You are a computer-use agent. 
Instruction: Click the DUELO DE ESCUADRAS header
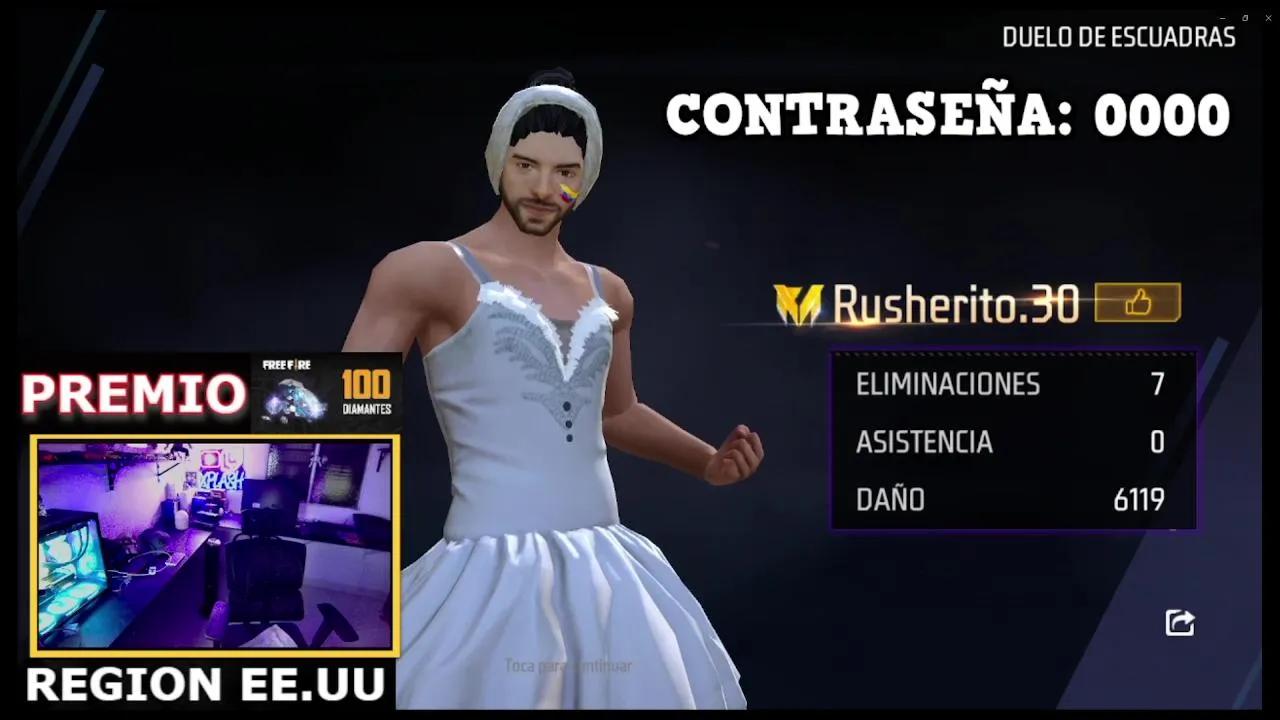tap(1118, 37)
